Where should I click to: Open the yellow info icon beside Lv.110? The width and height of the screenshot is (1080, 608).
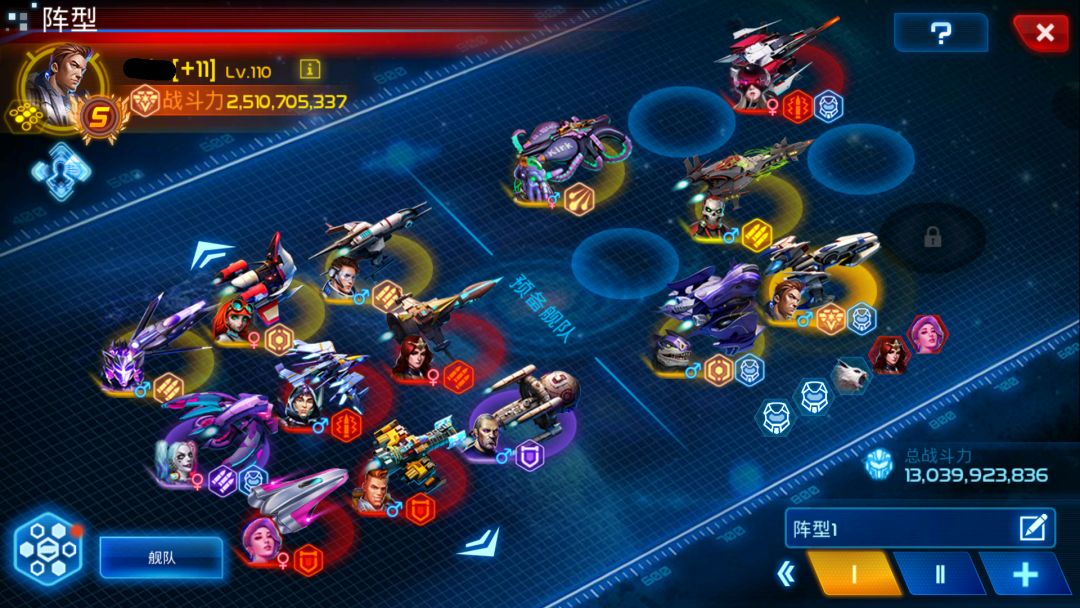coord(310,69)
